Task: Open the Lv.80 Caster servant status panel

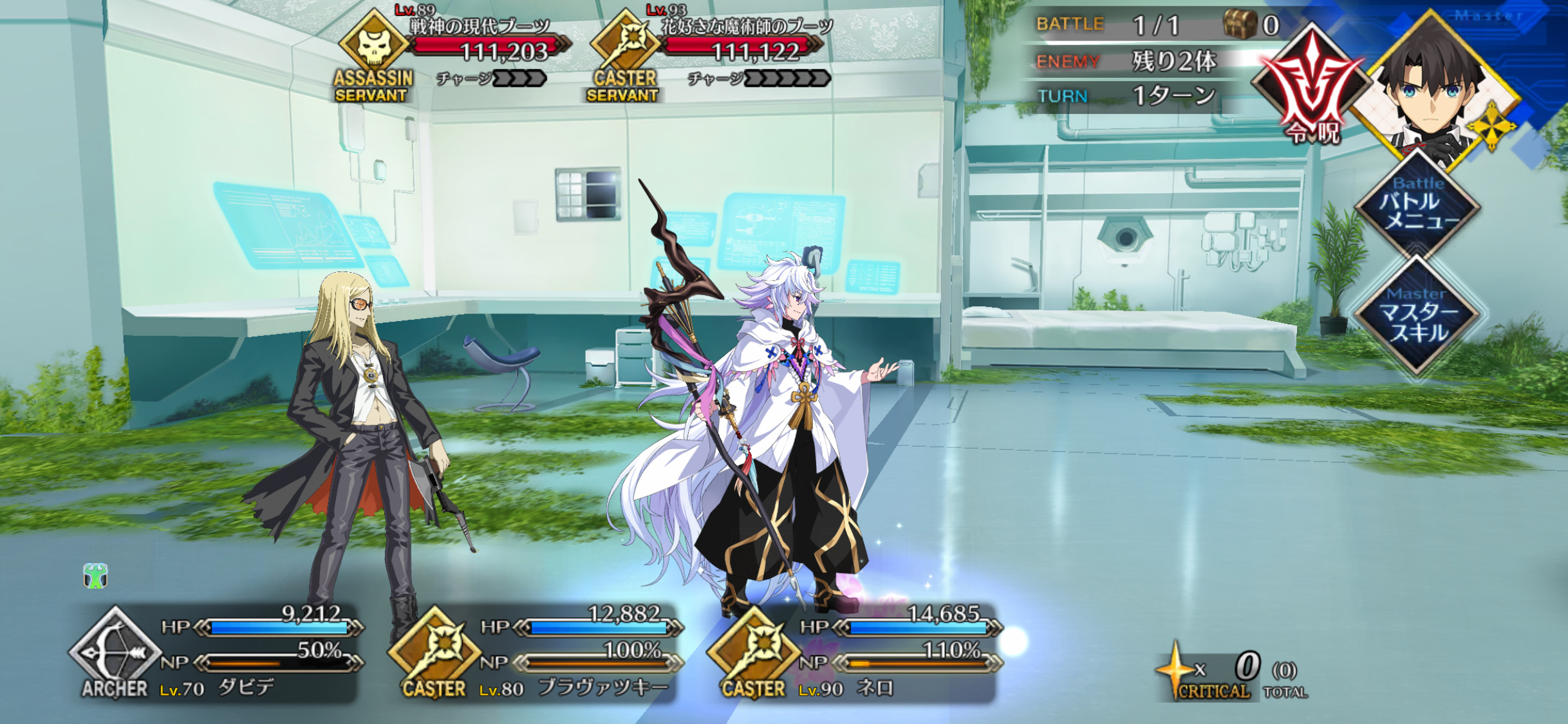Action: click(x=534, y=653)
